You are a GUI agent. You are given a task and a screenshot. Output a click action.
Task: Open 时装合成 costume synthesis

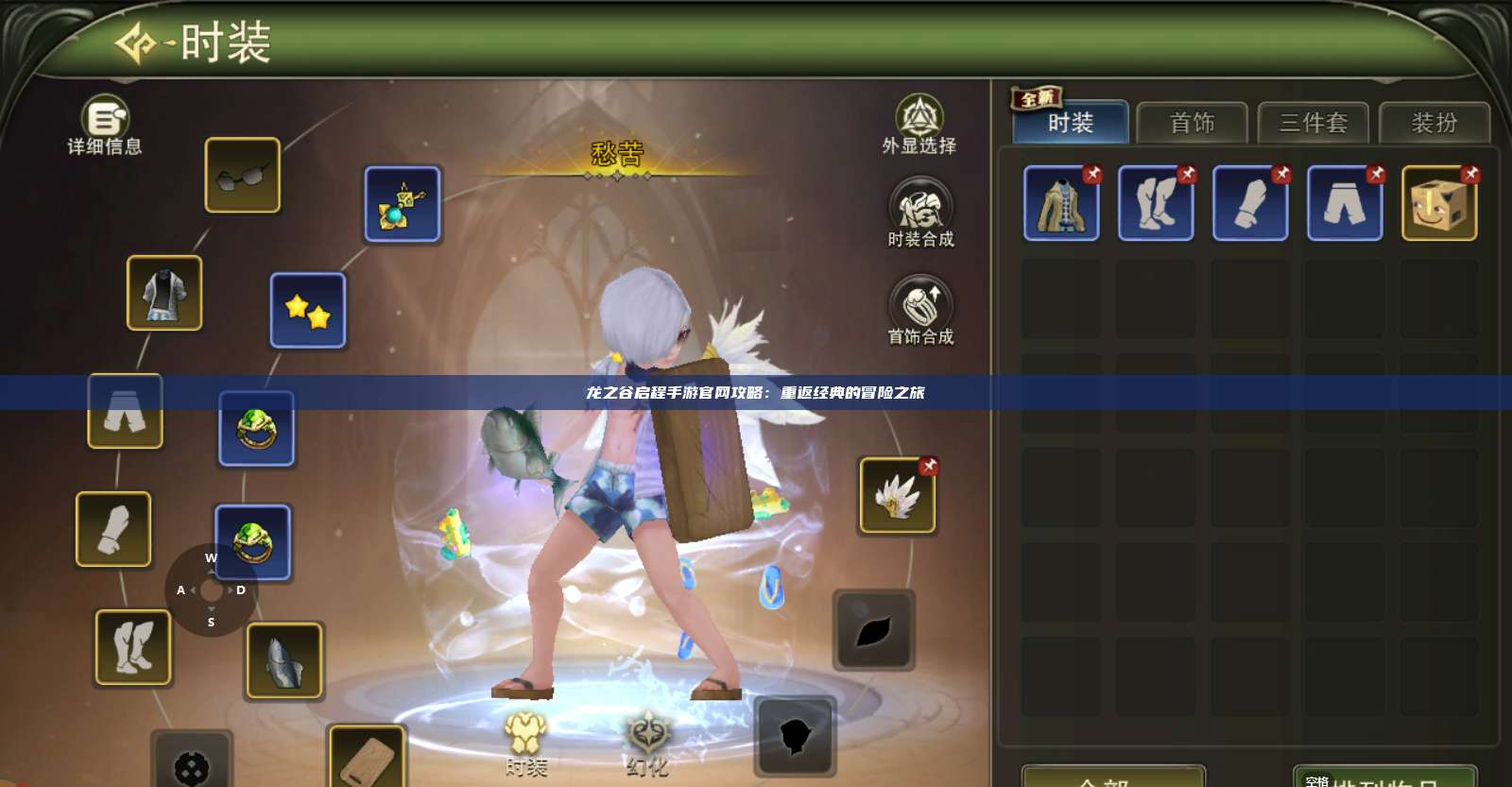tap(920, 213)
